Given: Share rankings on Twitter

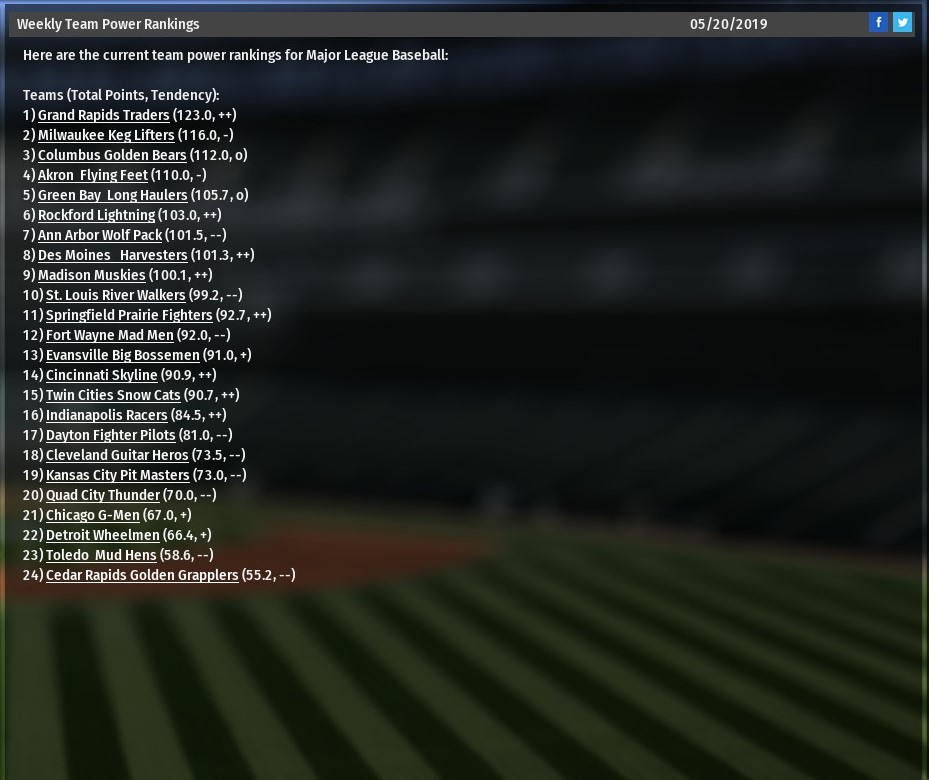Looking at the screenshot, I should click(902, 22).
